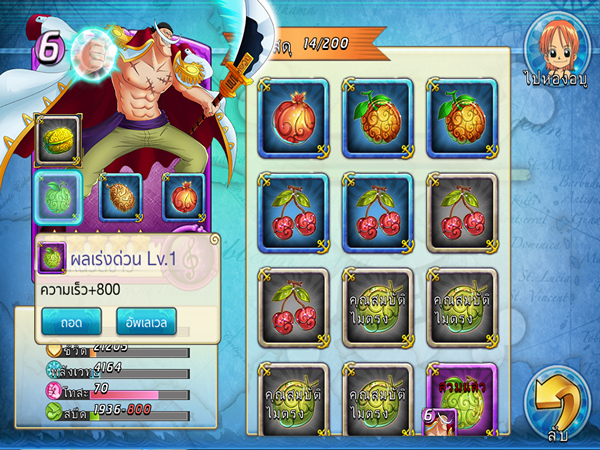Select the highlighted green fruit equipped slot
Screen dimensions: 600x450
click(x=55, y=194)
